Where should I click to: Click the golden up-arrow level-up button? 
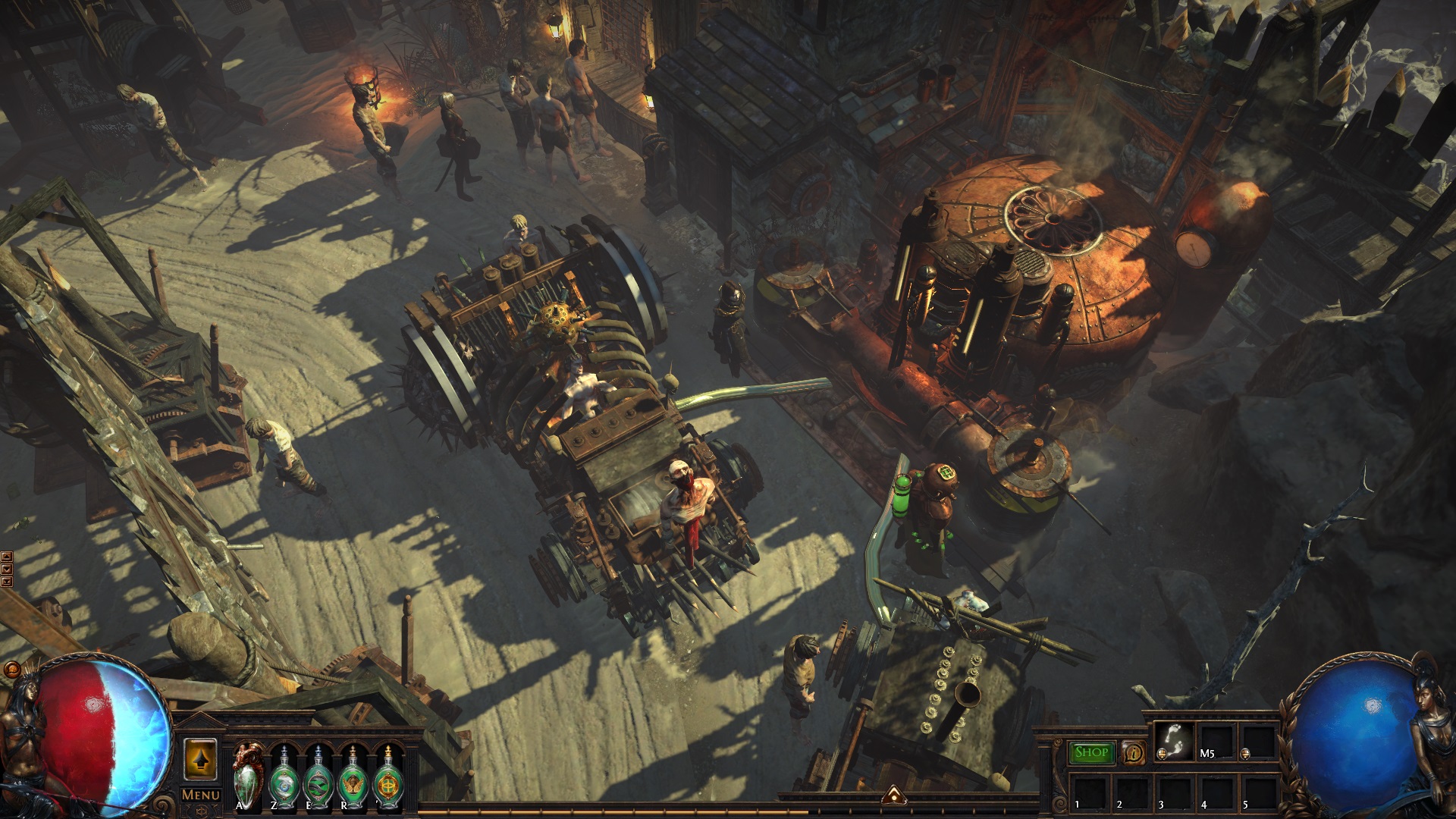(x=201, y=759)
